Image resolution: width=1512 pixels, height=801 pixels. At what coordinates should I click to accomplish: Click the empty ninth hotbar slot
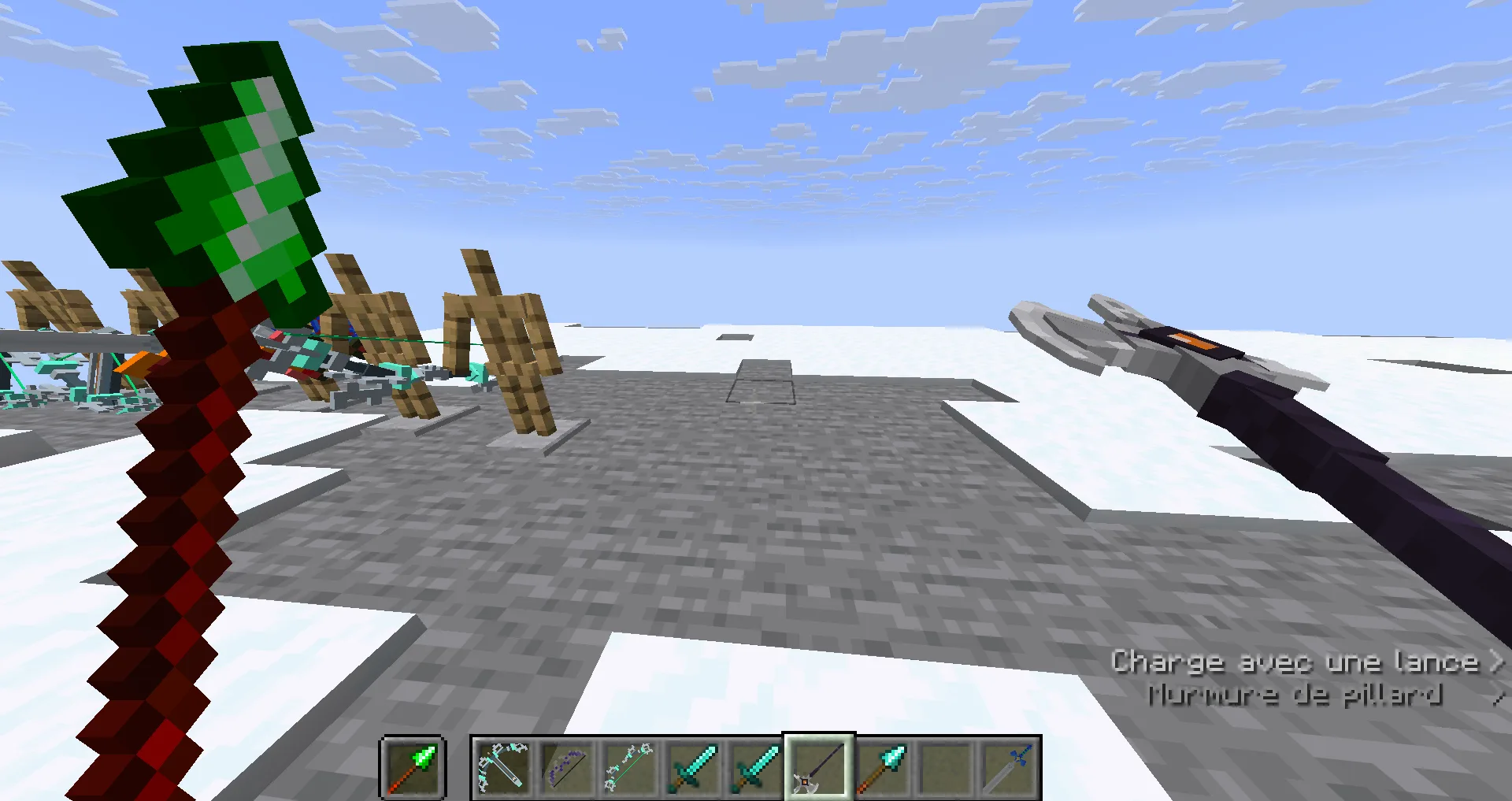pyautogui.click(x=944, y=768)
